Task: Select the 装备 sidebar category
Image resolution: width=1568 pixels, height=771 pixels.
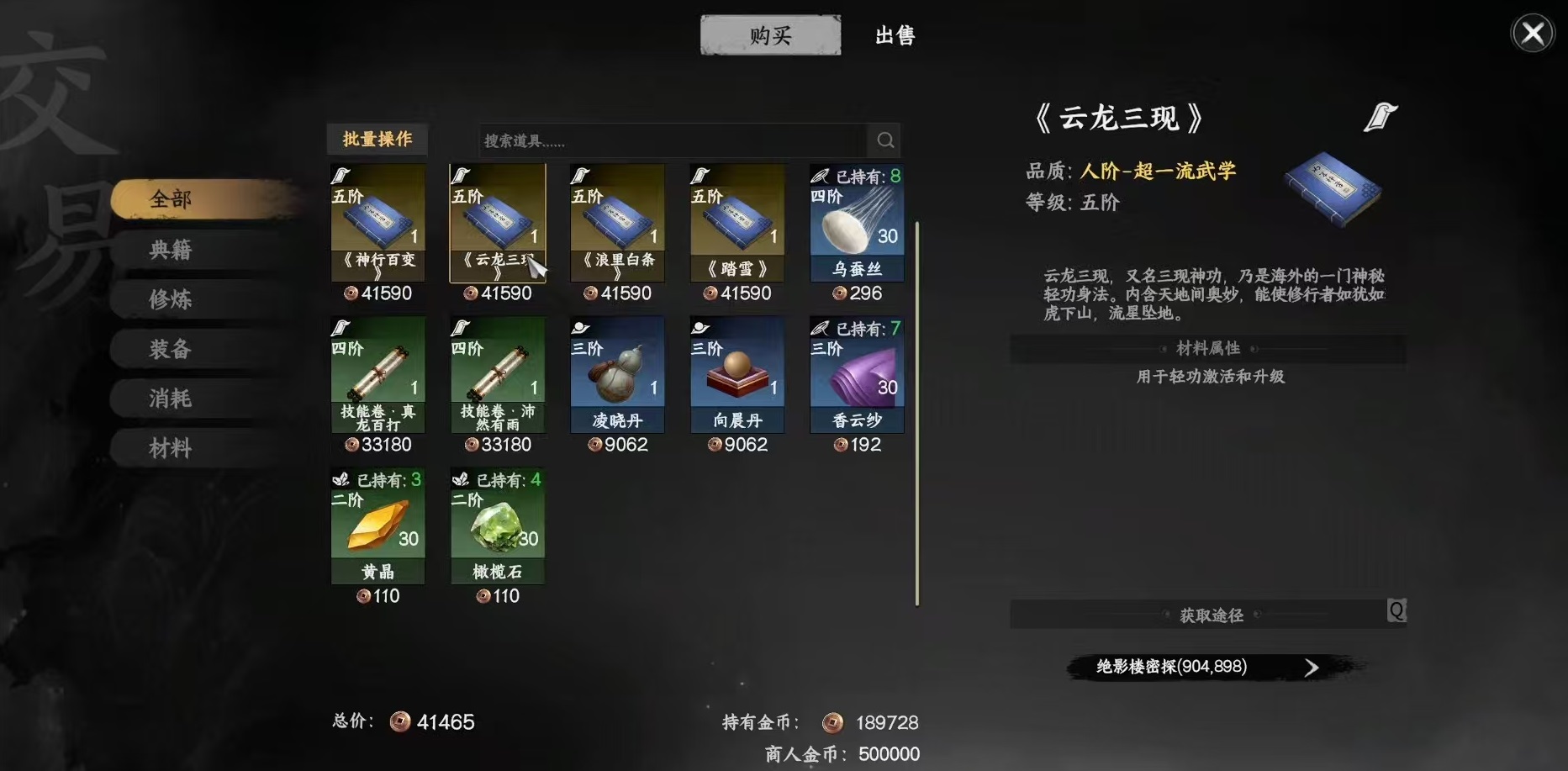Action: point(172,348)
